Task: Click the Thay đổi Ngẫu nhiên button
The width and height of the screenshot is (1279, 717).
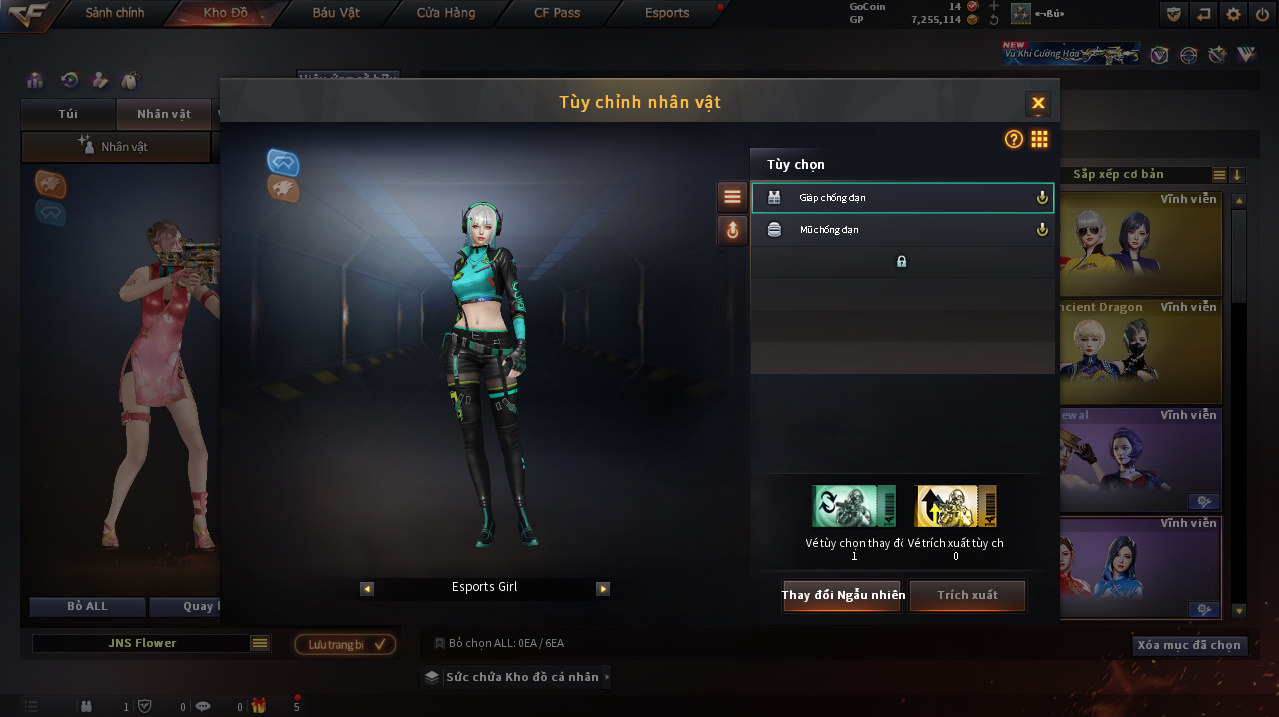Action: pos(842,595)
